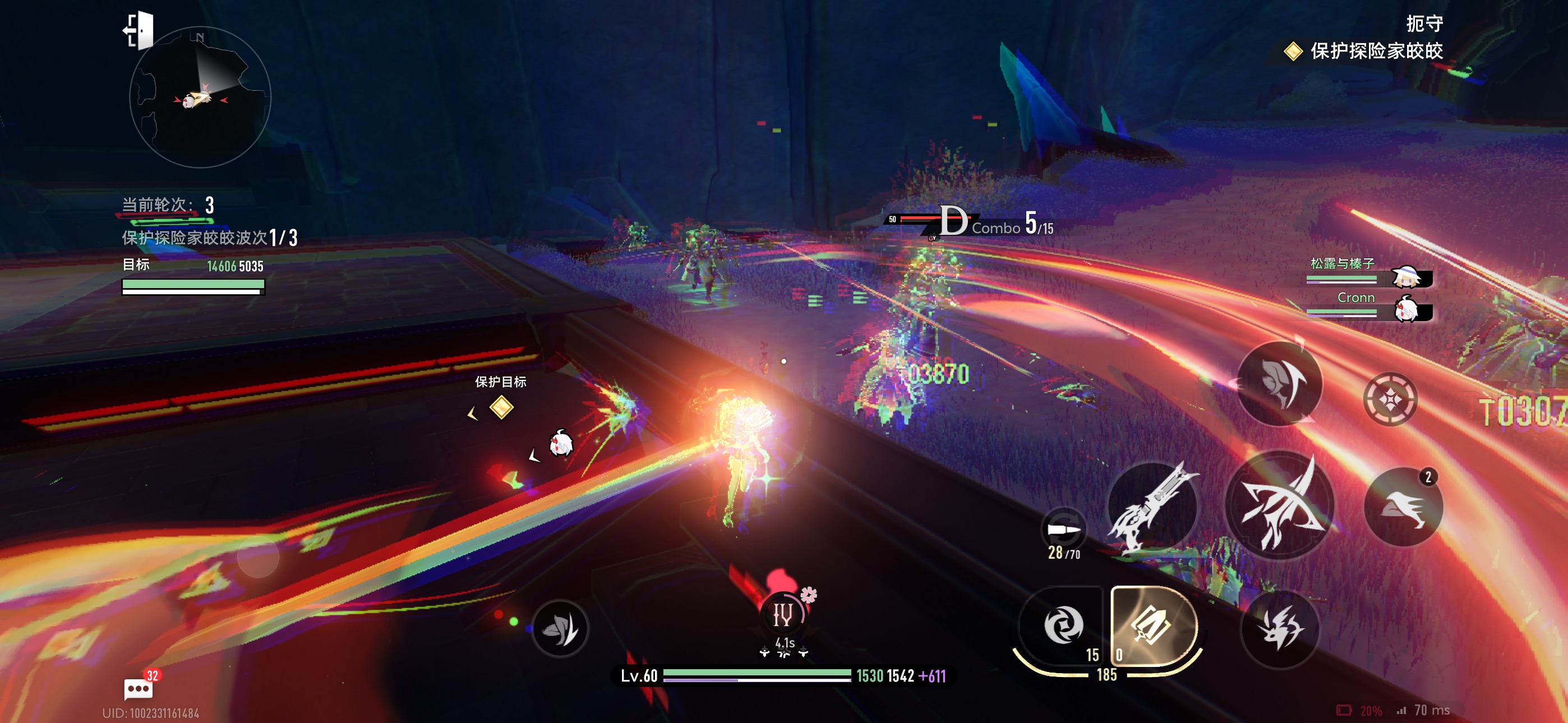Tap the IV buff icon with 4.1s timer
Viewport: 1568px width, 723px height.
click(x=783, y=615)
